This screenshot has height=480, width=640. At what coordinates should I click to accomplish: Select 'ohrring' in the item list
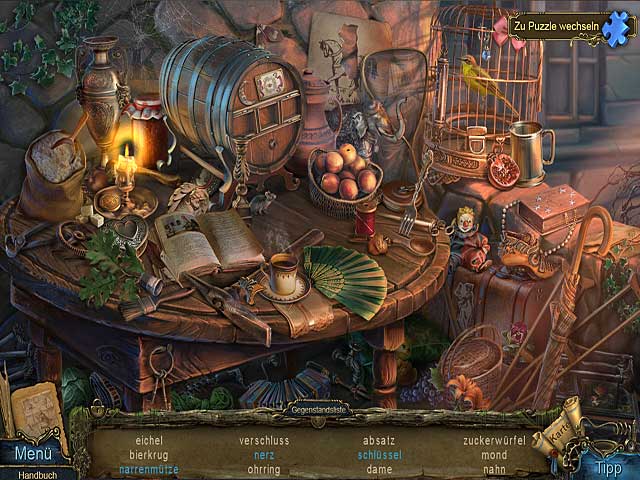point(264,468)
